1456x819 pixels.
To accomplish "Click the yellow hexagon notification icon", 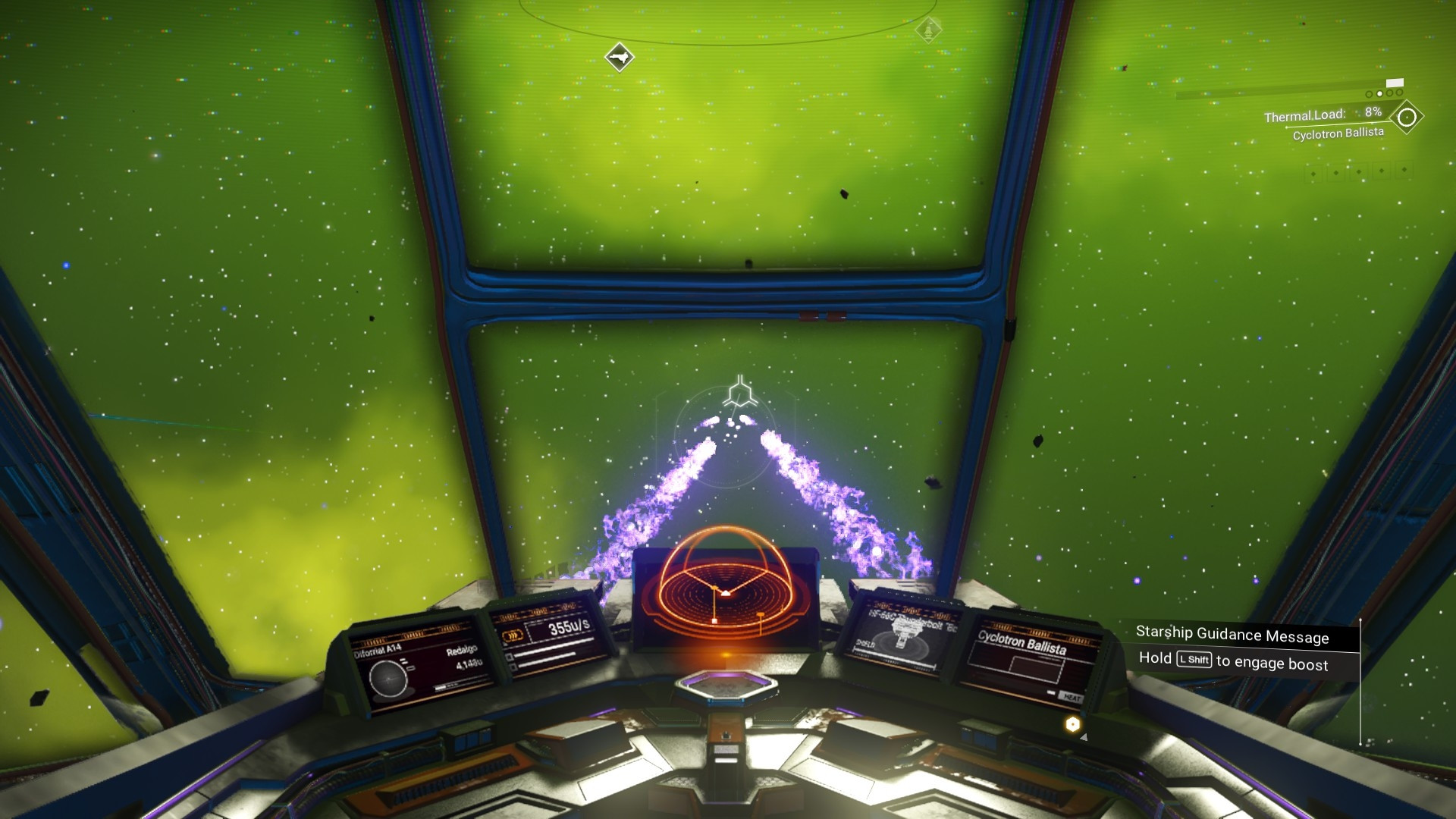I will tap(1072, 724).
